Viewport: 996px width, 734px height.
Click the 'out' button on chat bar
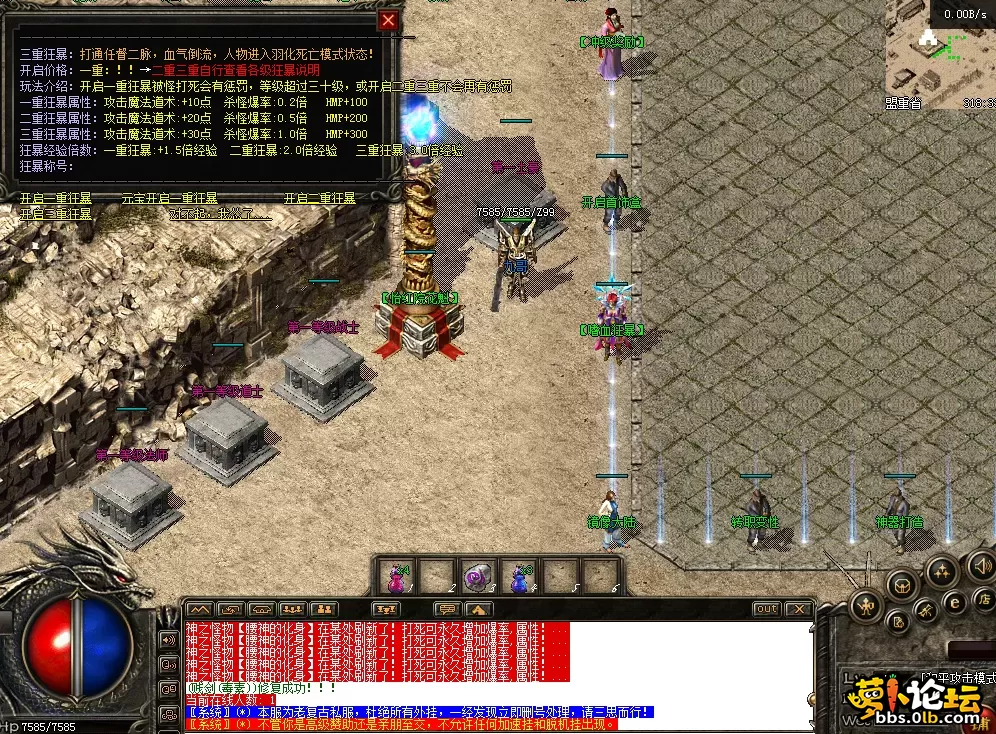[767, 608]
